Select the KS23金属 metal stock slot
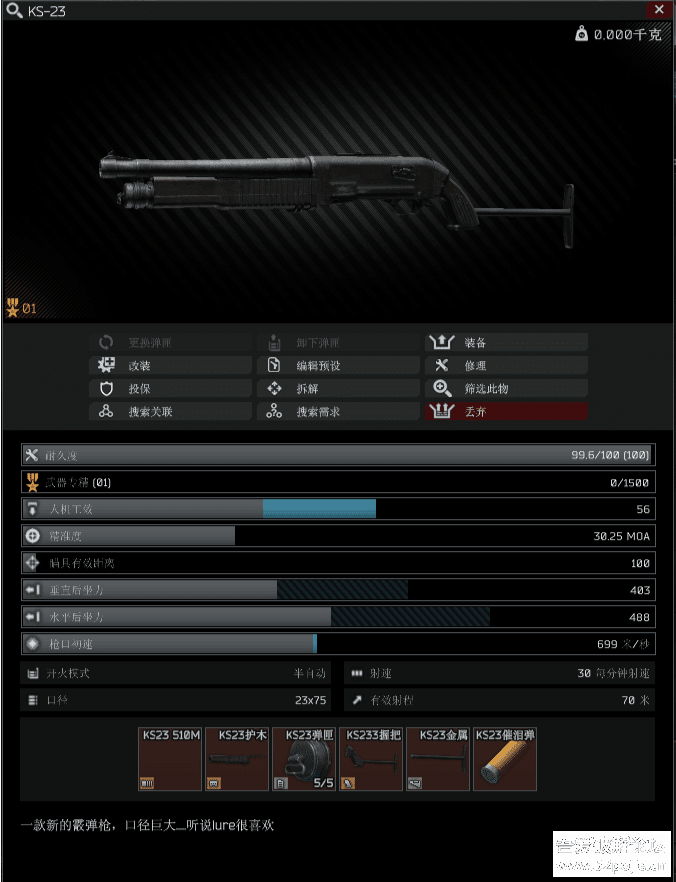 point(438,759)
